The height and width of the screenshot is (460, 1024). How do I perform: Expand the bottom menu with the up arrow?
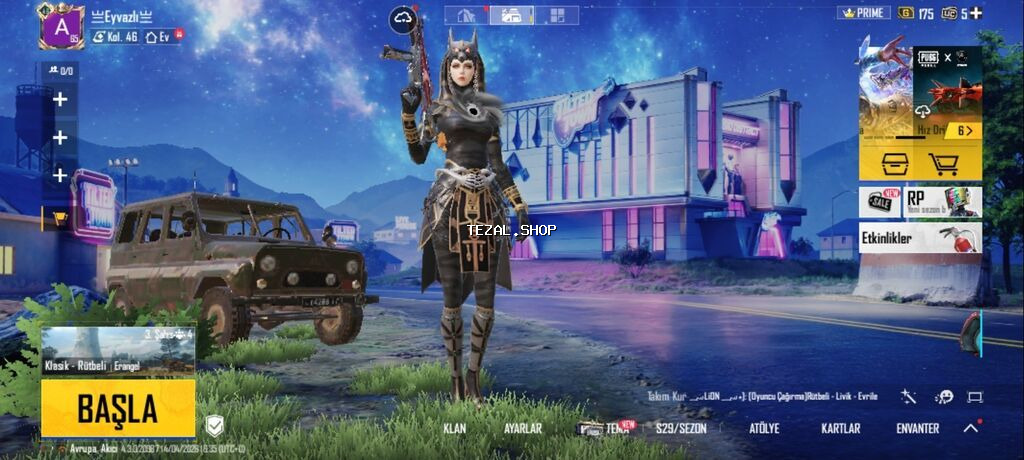click(x=970, y=428)
